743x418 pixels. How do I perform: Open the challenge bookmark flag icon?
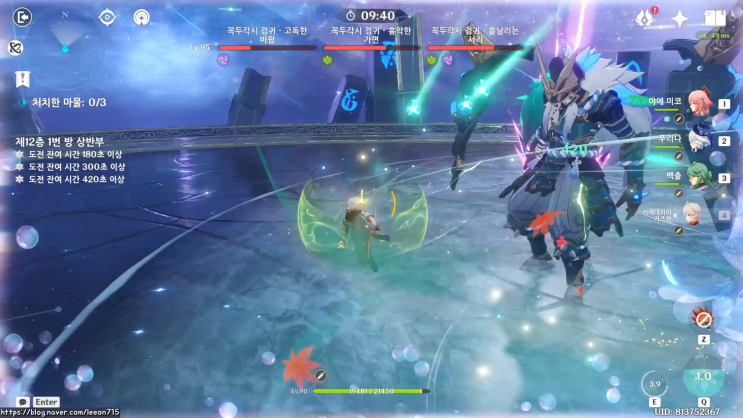coord(21,79)
